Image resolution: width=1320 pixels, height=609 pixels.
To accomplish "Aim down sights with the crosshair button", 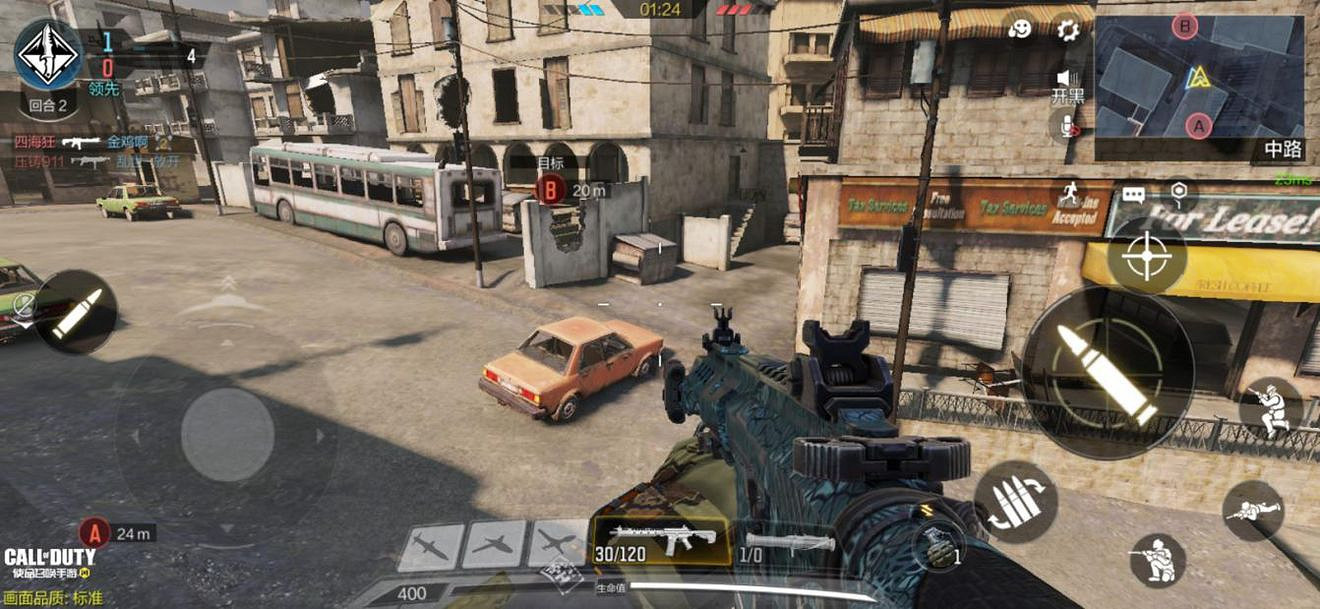I will [1146, 256].
